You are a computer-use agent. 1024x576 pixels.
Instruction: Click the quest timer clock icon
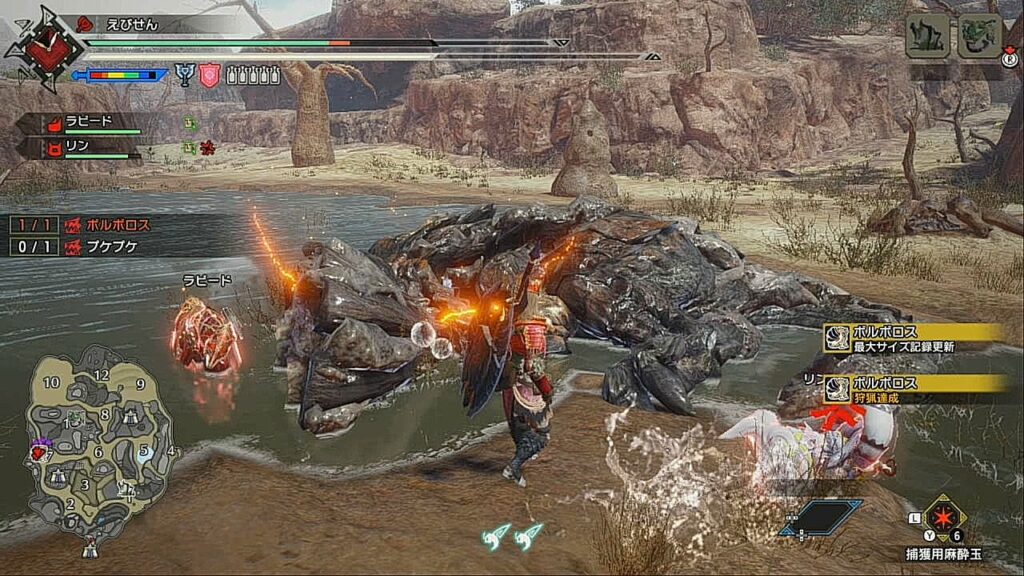coord(39,48)
